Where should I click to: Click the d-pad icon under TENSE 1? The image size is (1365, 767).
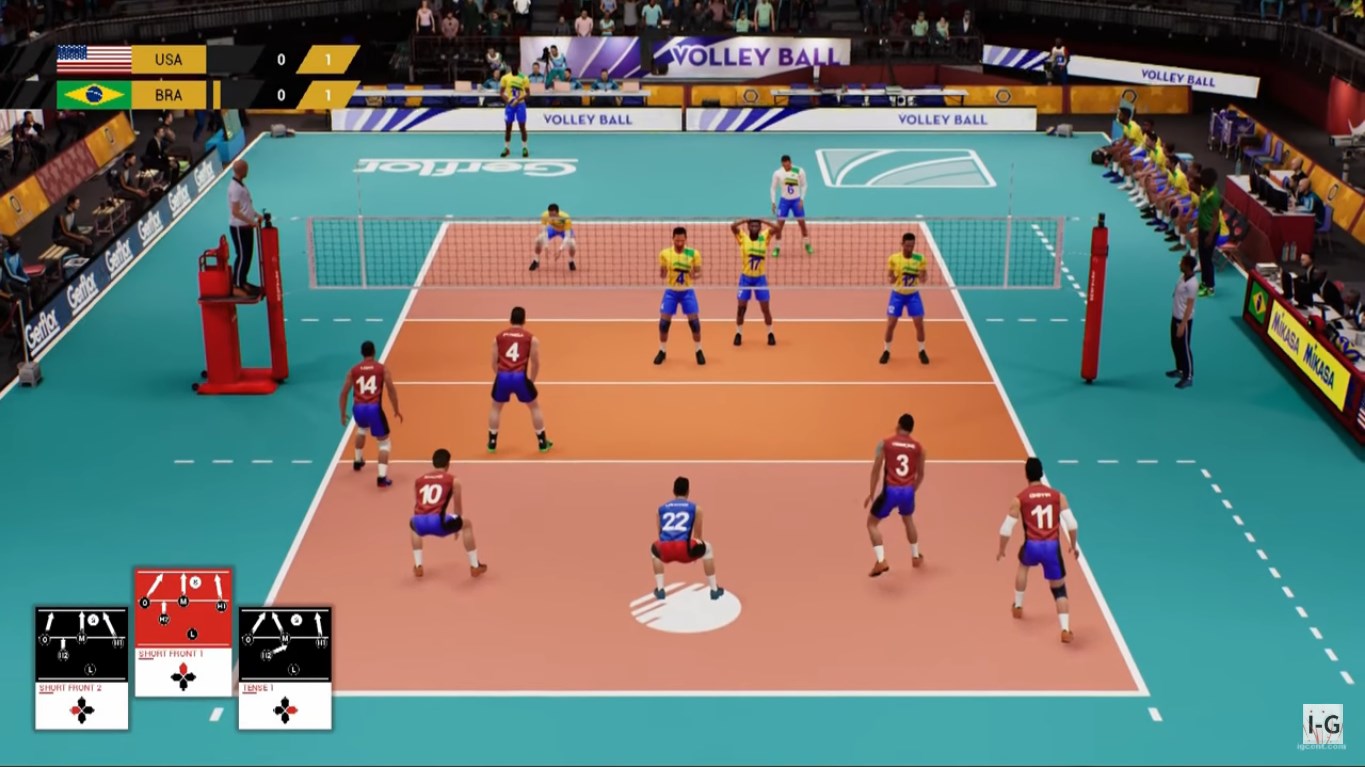click(285, 710)
